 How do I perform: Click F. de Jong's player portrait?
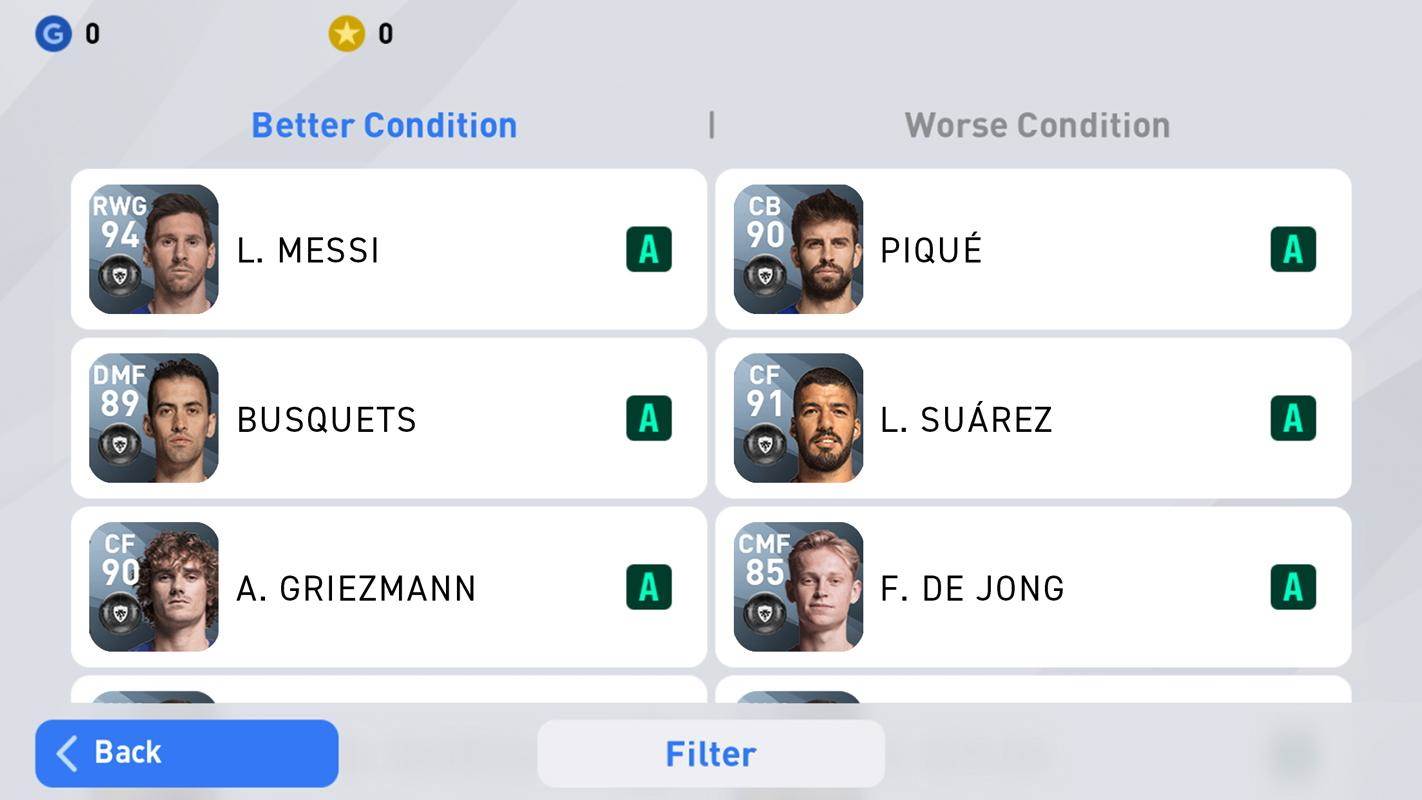click(x=798, y=586)
